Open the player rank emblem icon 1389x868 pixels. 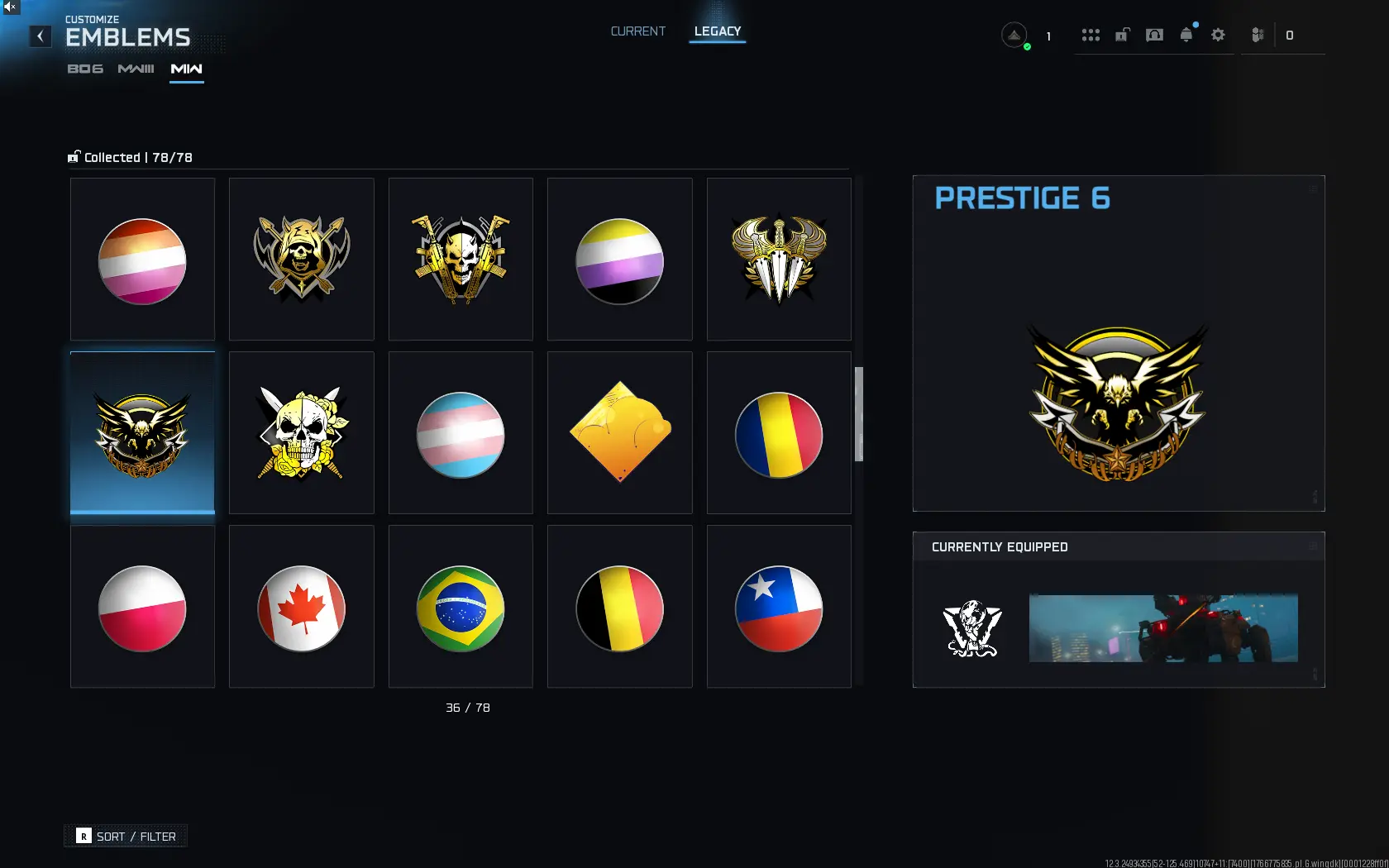pyautogui.click(x=1014, y=35)
